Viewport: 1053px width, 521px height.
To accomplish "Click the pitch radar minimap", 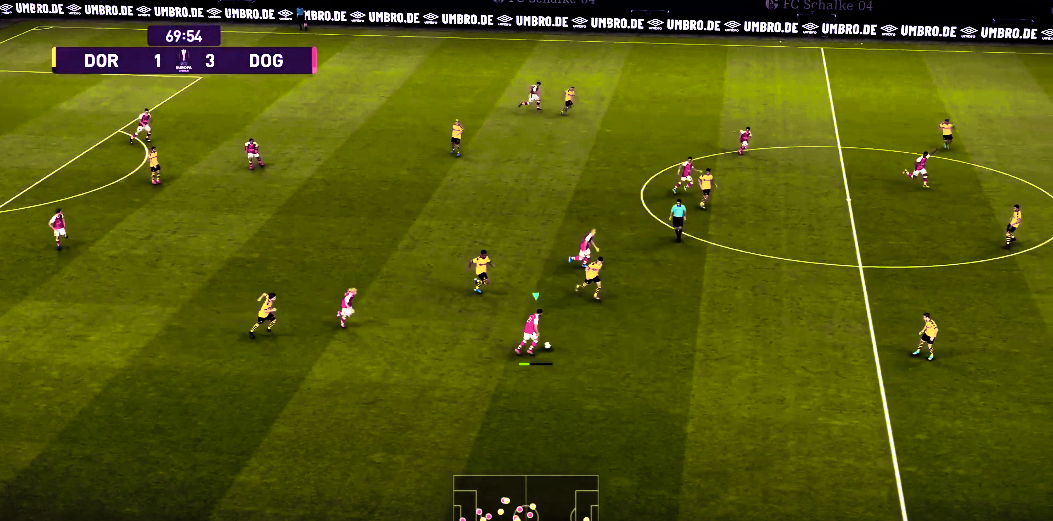I will pyautogui.click(x=525, y=498).
